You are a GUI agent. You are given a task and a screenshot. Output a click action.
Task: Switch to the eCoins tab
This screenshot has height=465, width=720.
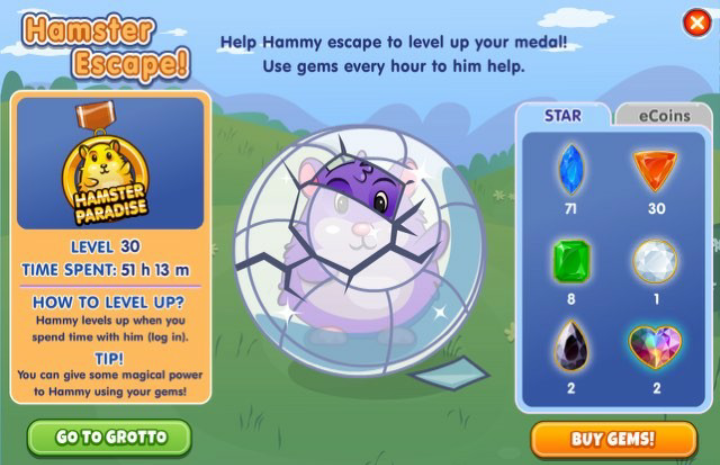click(x=664, y=116)
